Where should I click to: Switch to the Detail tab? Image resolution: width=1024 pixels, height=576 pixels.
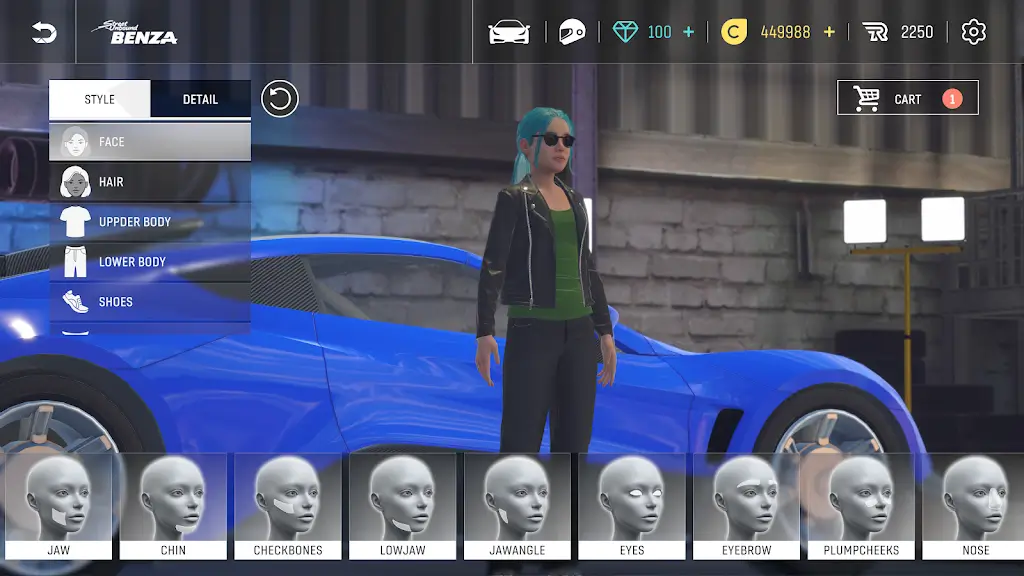click(200, 99)
